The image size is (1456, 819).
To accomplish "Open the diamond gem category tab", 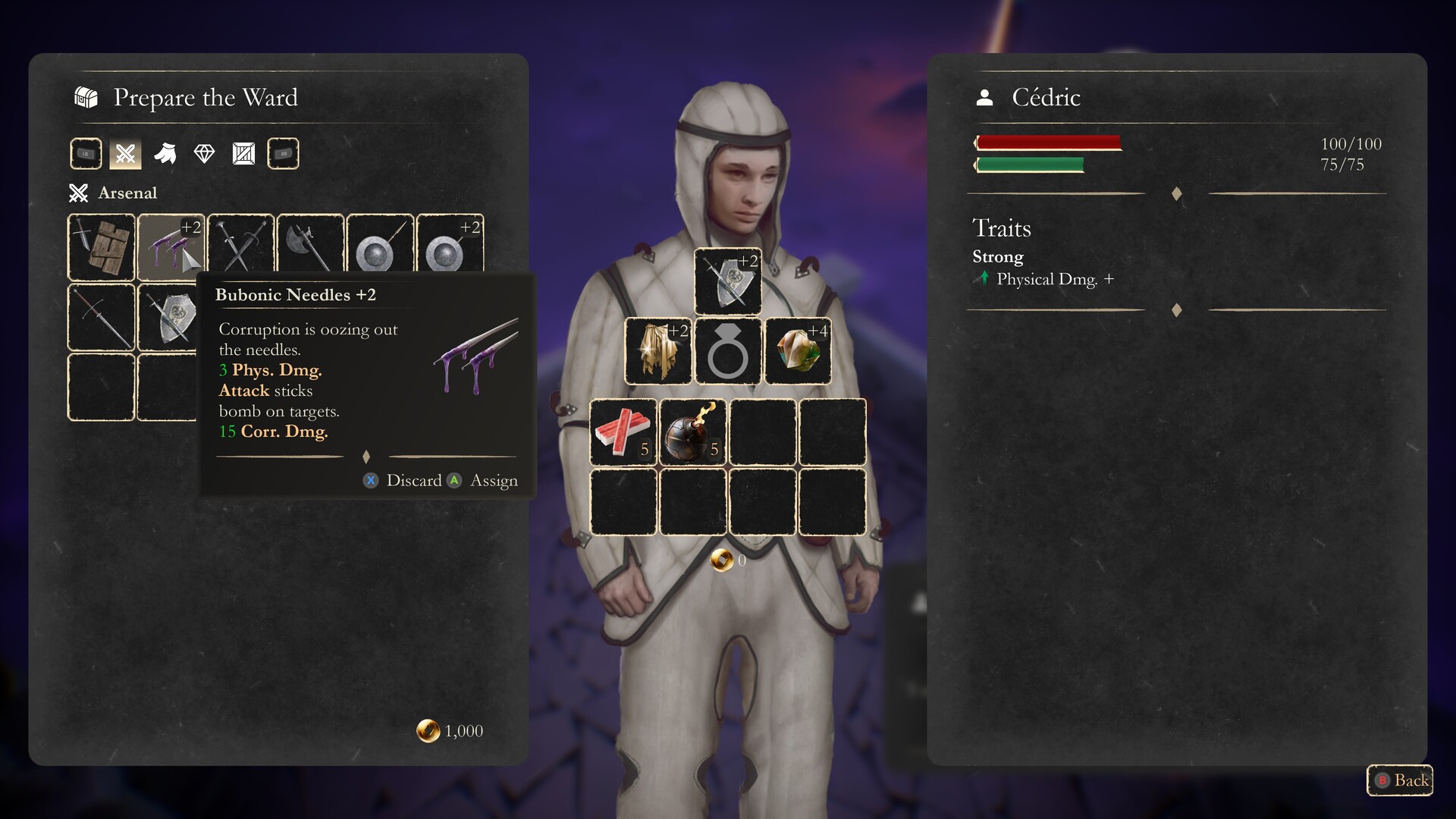I will 205,154.
